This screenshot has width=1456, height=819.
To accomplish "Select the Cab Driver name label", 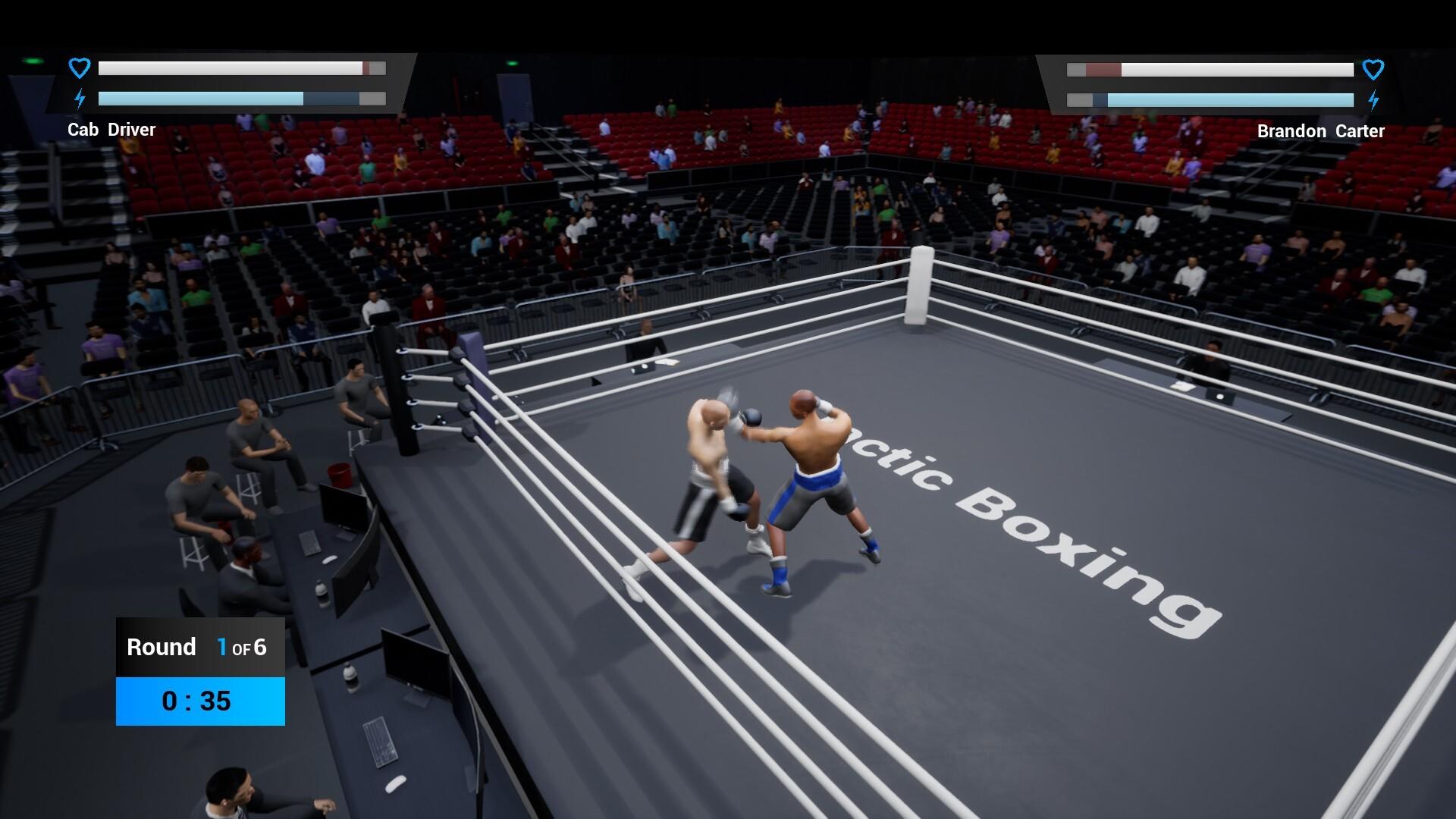I will pyautogui.click(x=111, y=129).
